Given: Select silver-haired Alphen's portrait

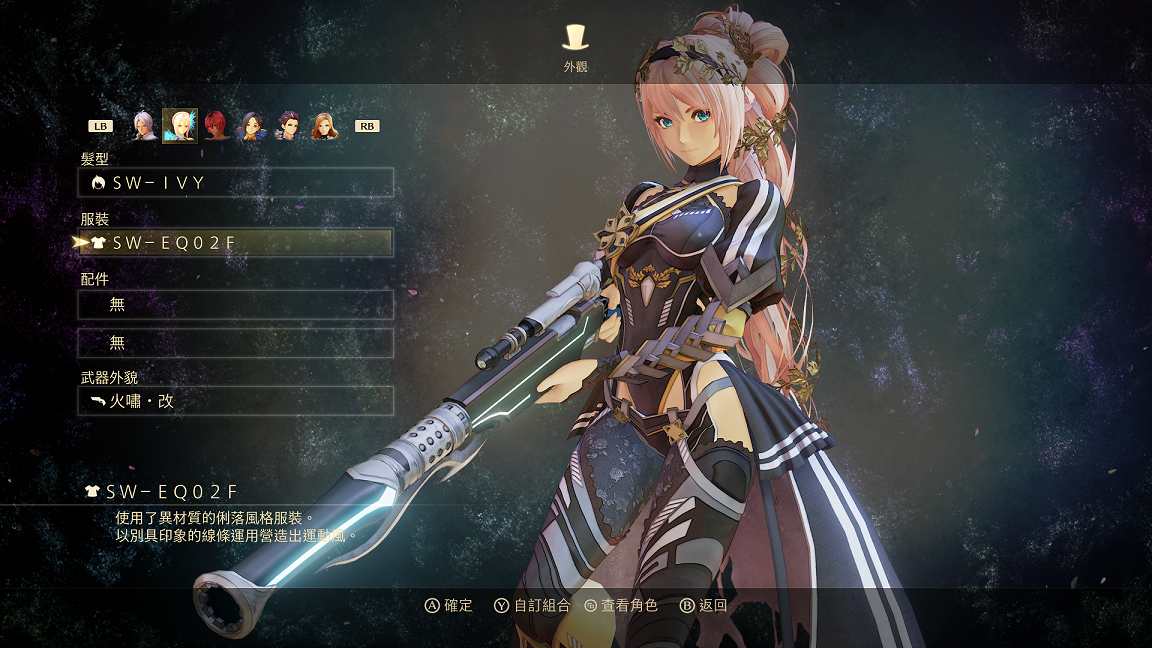Looking at the screenshot, I should pyautogui.click(x=144, y=126).
